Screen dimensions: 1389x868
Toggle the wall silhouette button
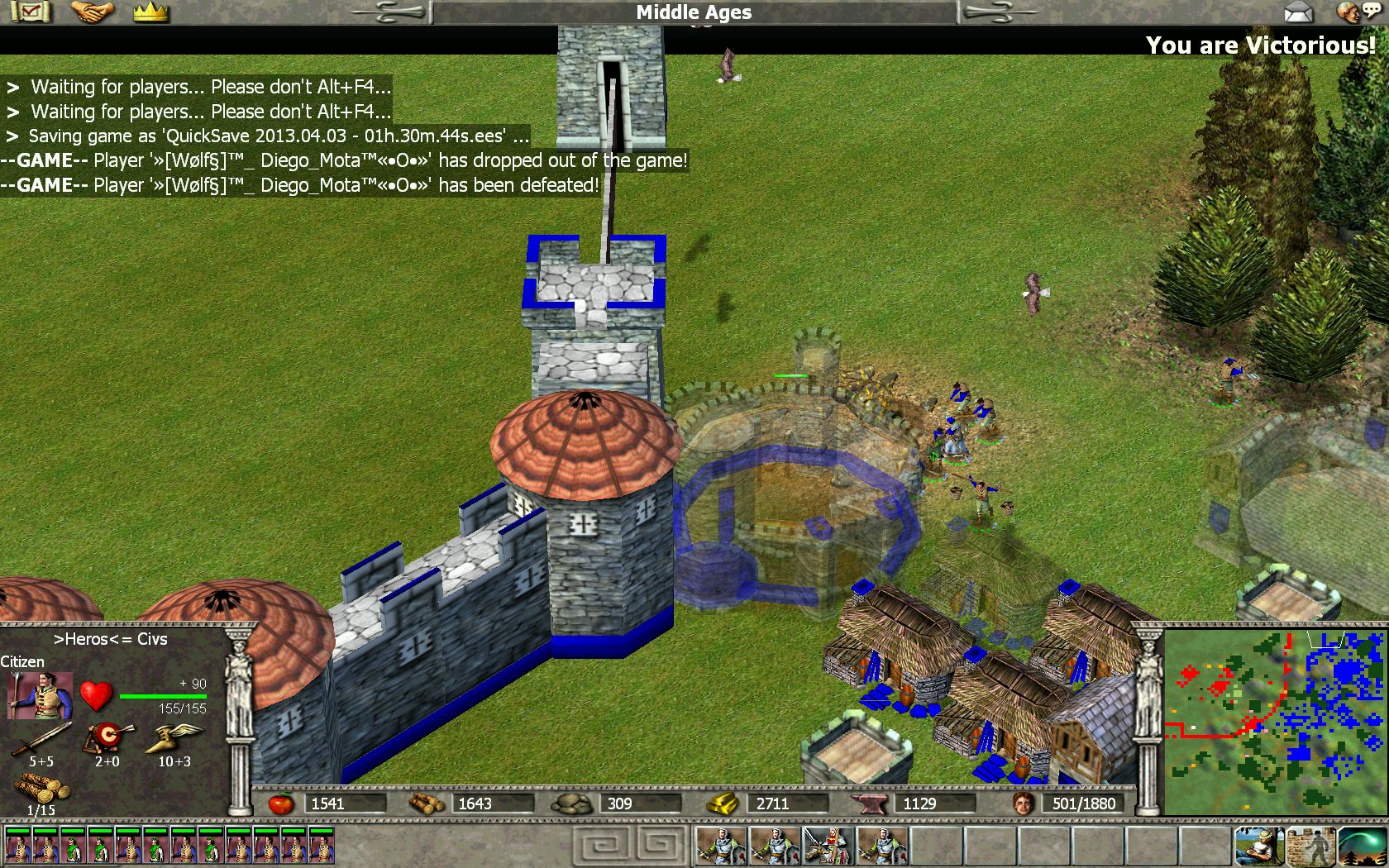point(1310,847)
